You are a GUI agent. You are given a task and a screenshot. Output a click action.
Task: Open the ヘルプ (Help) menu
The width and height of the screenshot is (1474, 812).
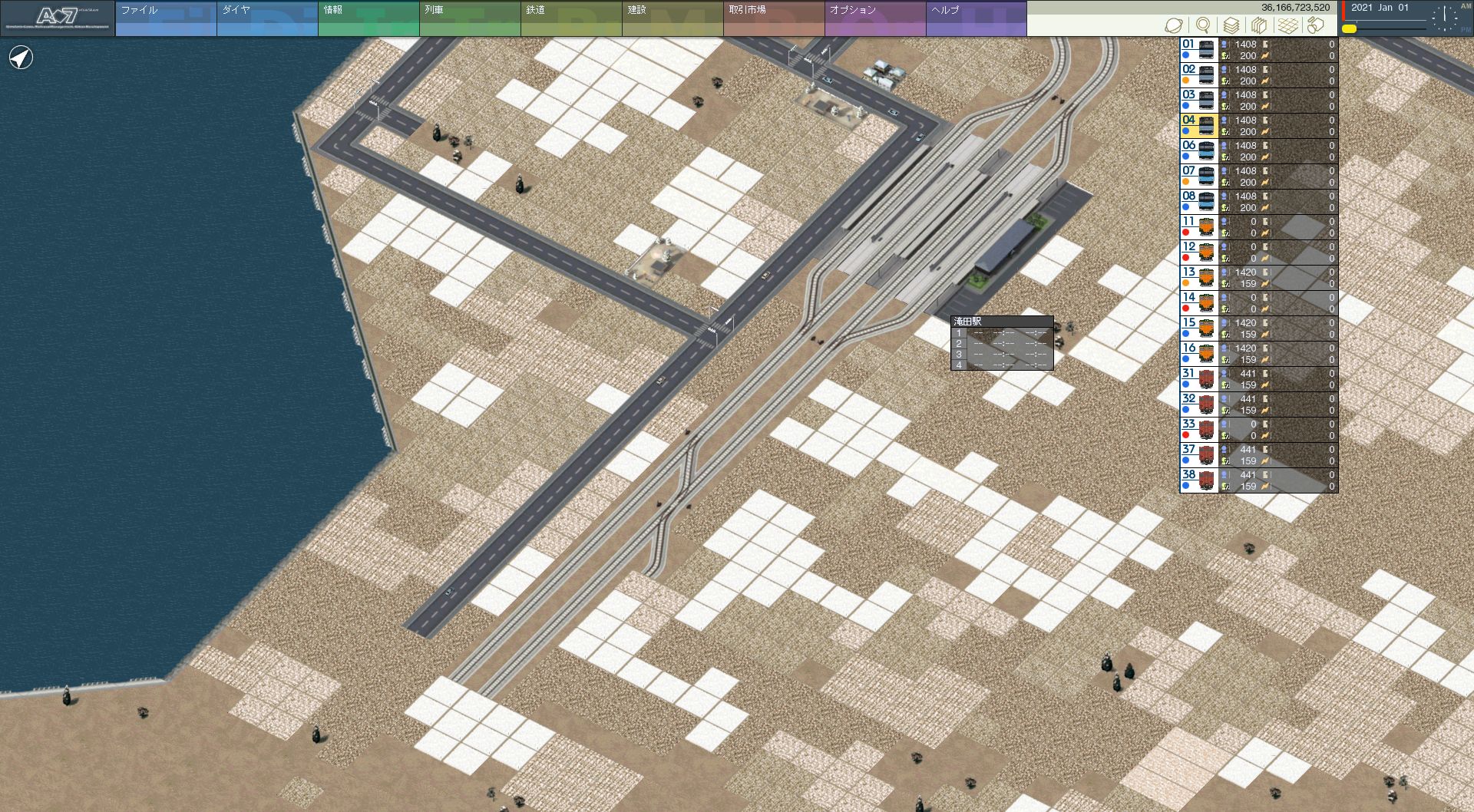(x=976, y=18)
